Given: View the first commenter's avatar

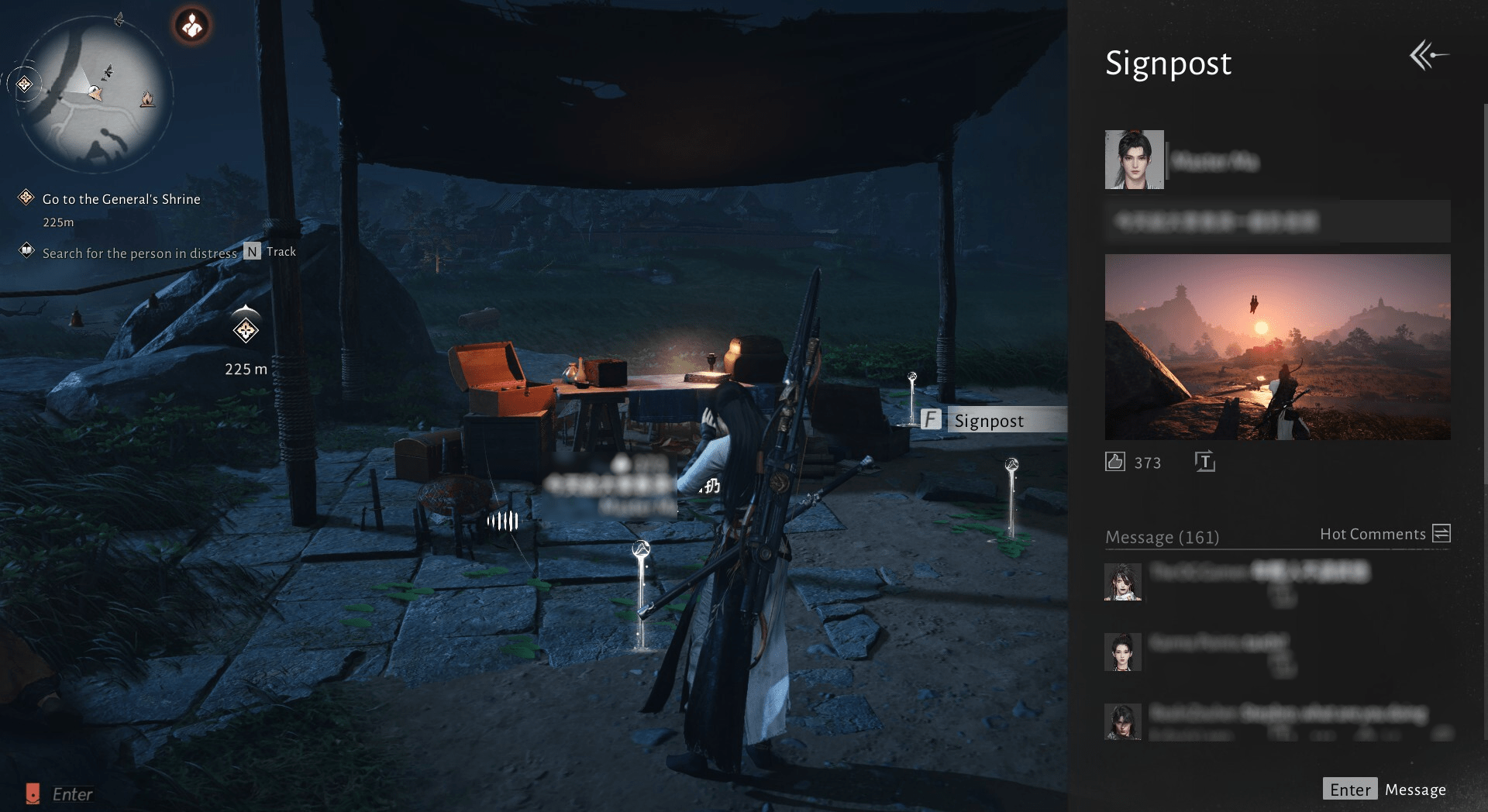Looking at the screenshot, I should [x=1122, y=582].
